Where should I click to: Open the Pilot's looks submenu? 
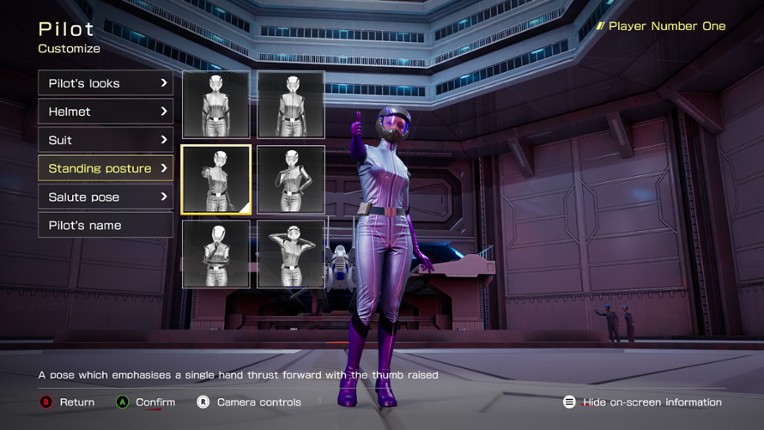[x=105, y=83]
